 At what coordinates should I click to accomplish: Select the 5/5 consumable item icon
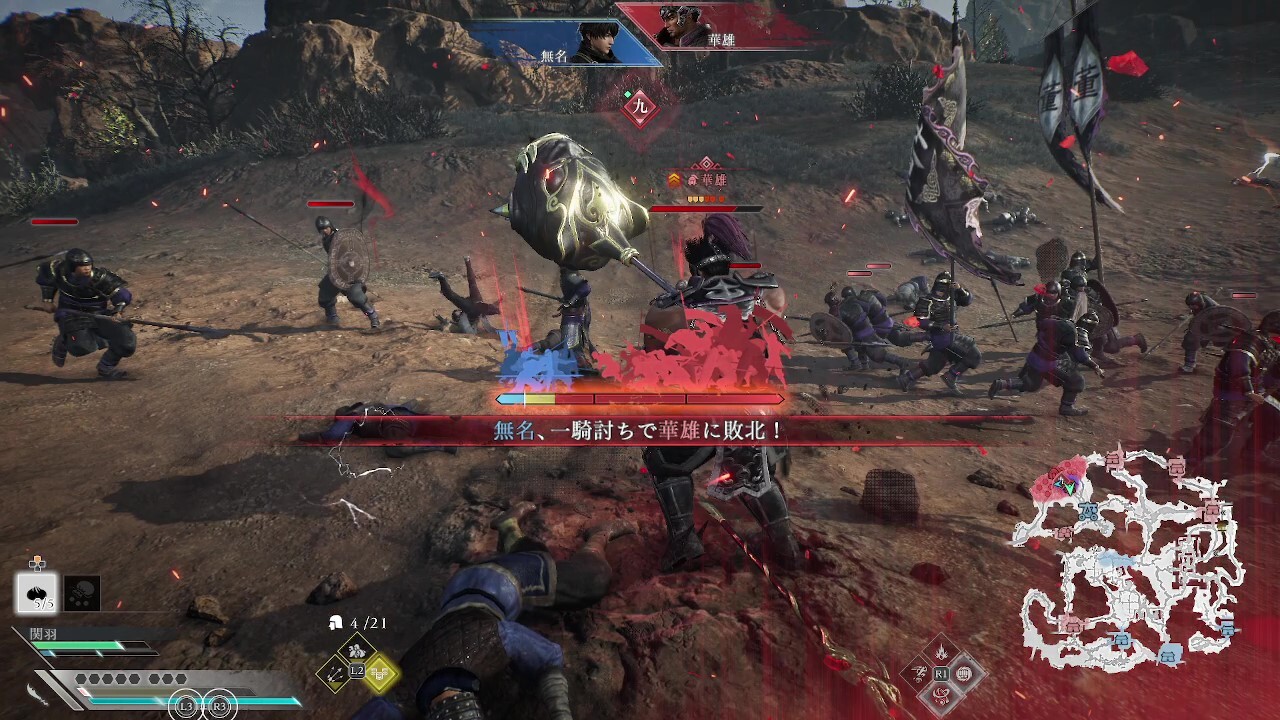[x=37, y=593]
